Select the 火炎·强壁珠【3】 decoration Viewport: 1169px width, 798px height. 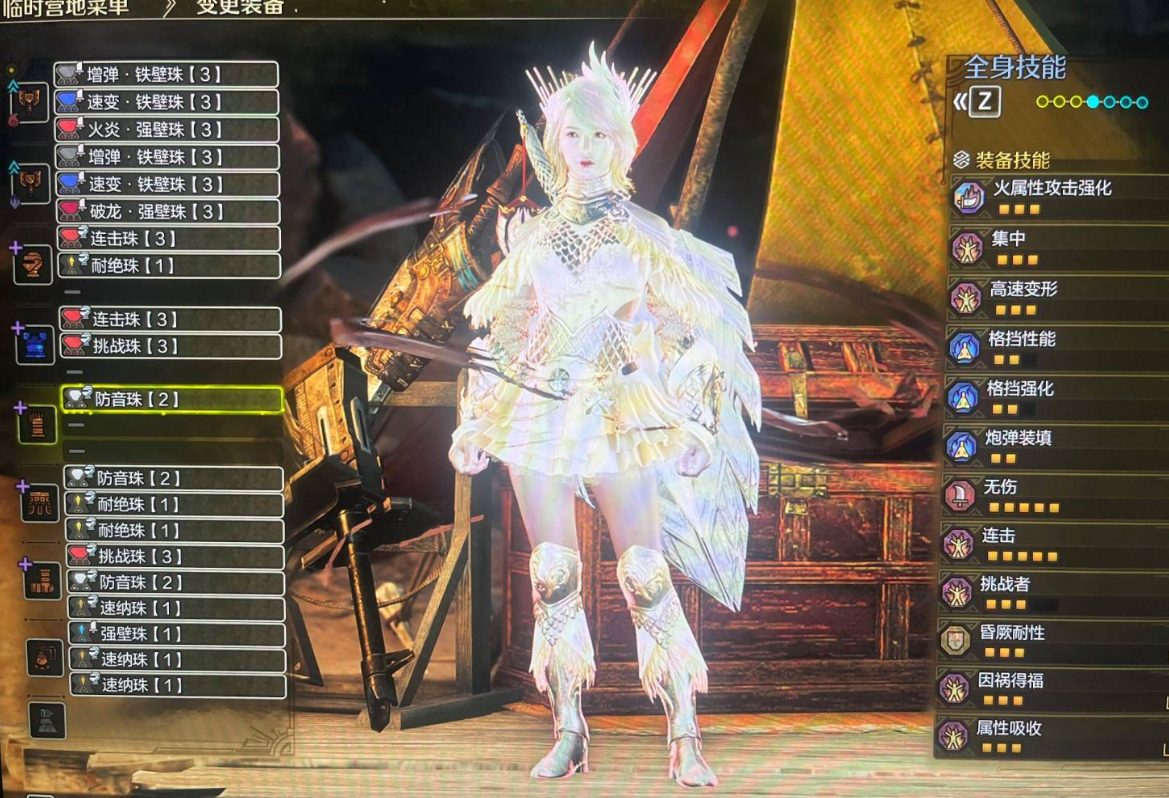[x=166, y=129]
